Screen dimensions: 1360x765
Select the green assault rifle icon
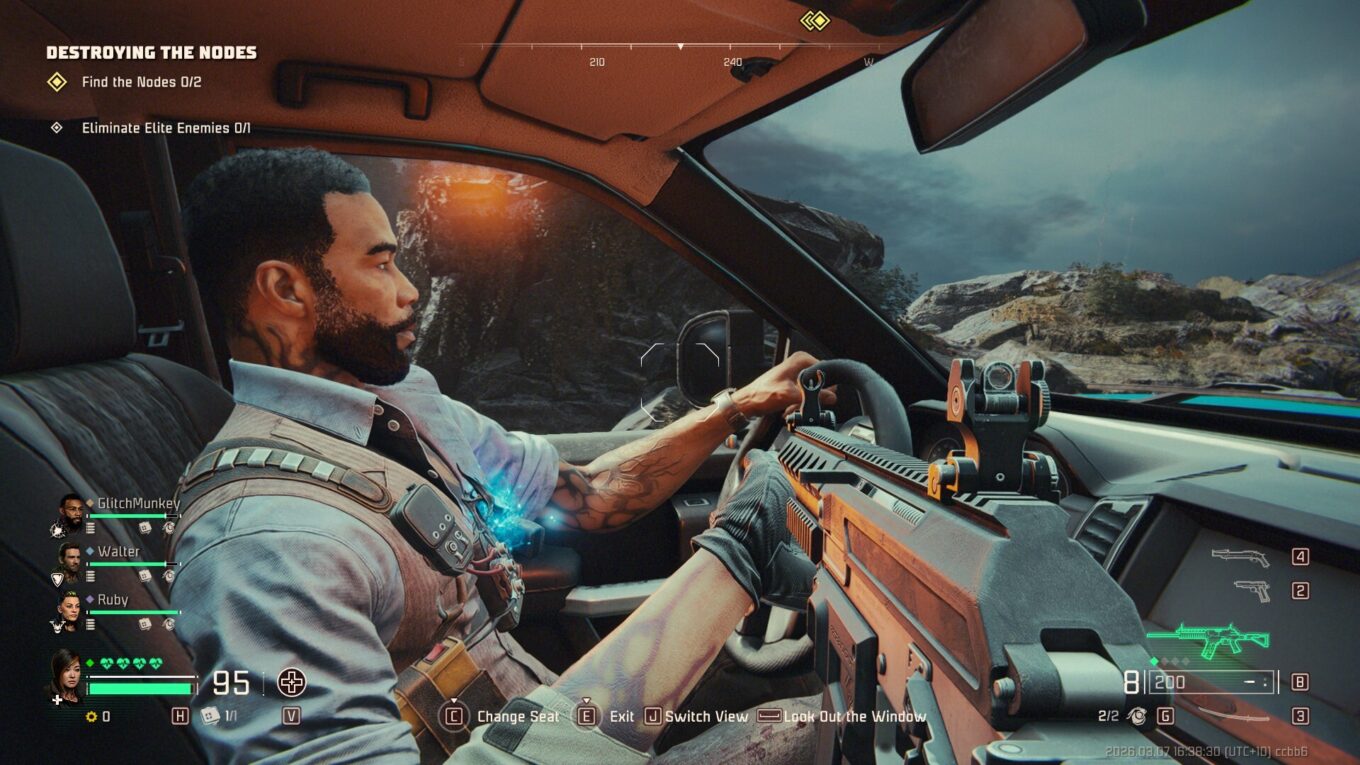click(x=1207, y=639)
